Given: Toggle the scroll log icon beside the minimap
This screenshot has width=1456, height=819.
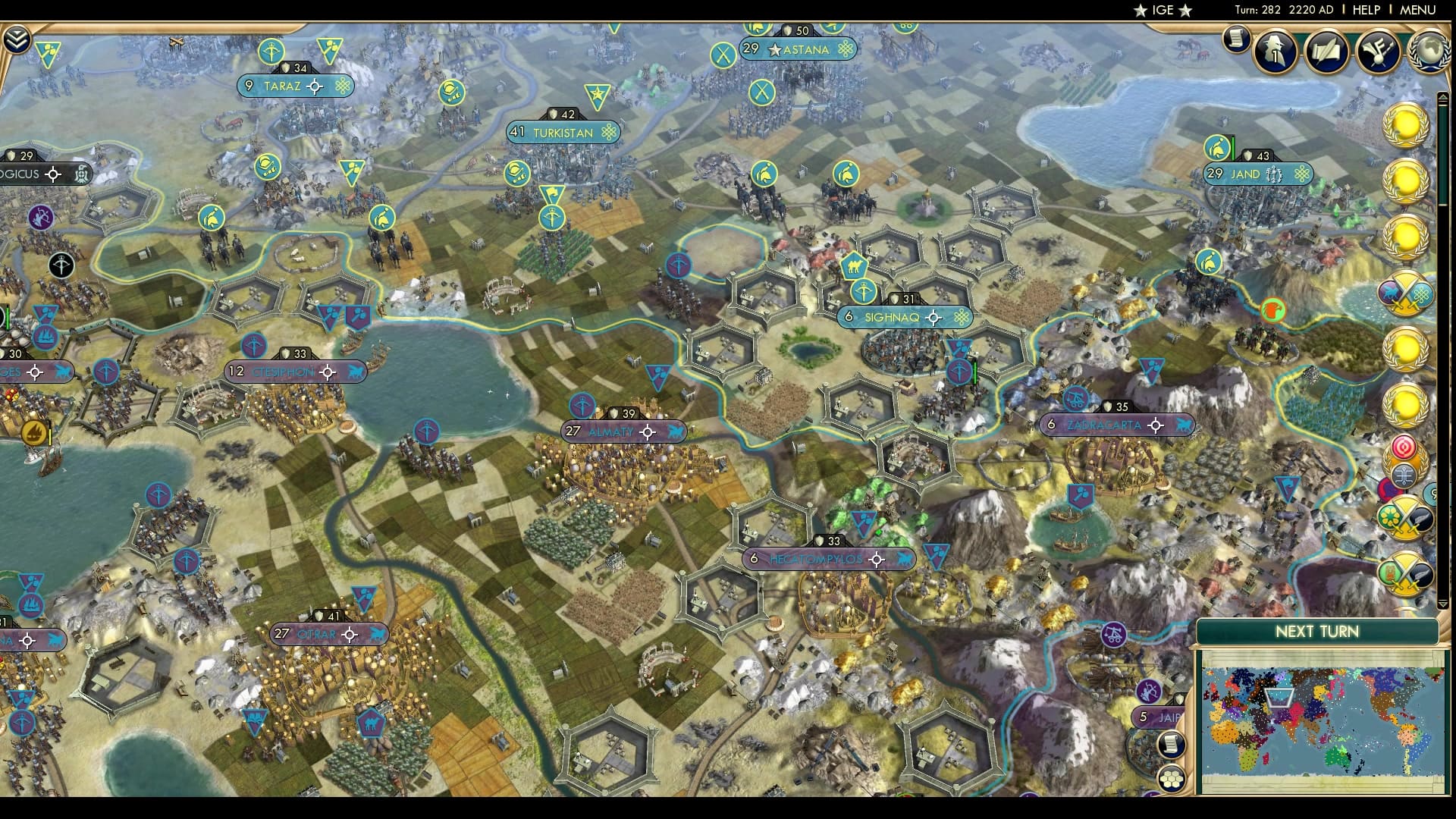Looking at the screenshot, I should click(x=1170, y=744).
